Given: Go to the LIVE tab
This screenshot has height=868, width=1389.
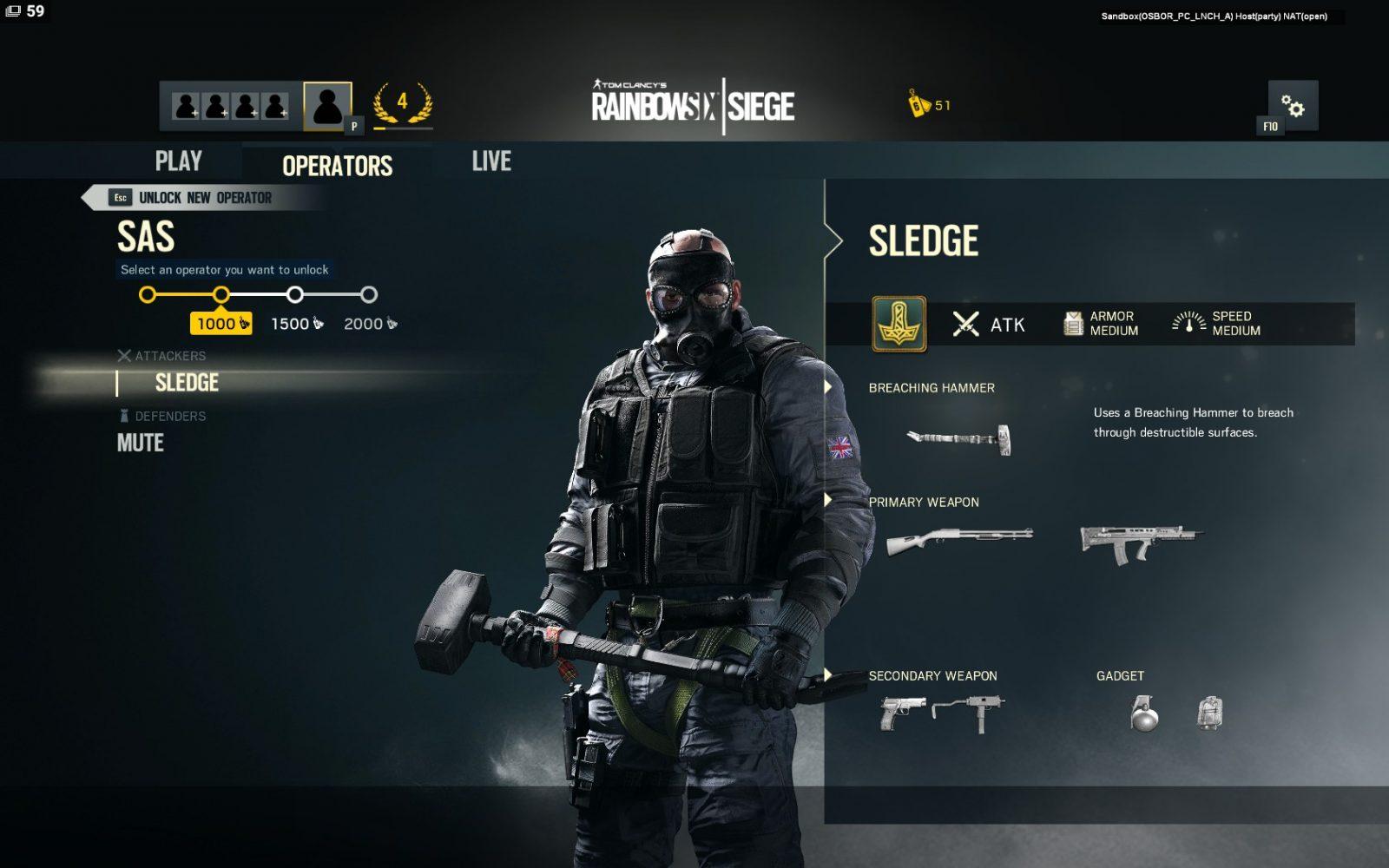Looking at the screenshot, I should (491, 161).
